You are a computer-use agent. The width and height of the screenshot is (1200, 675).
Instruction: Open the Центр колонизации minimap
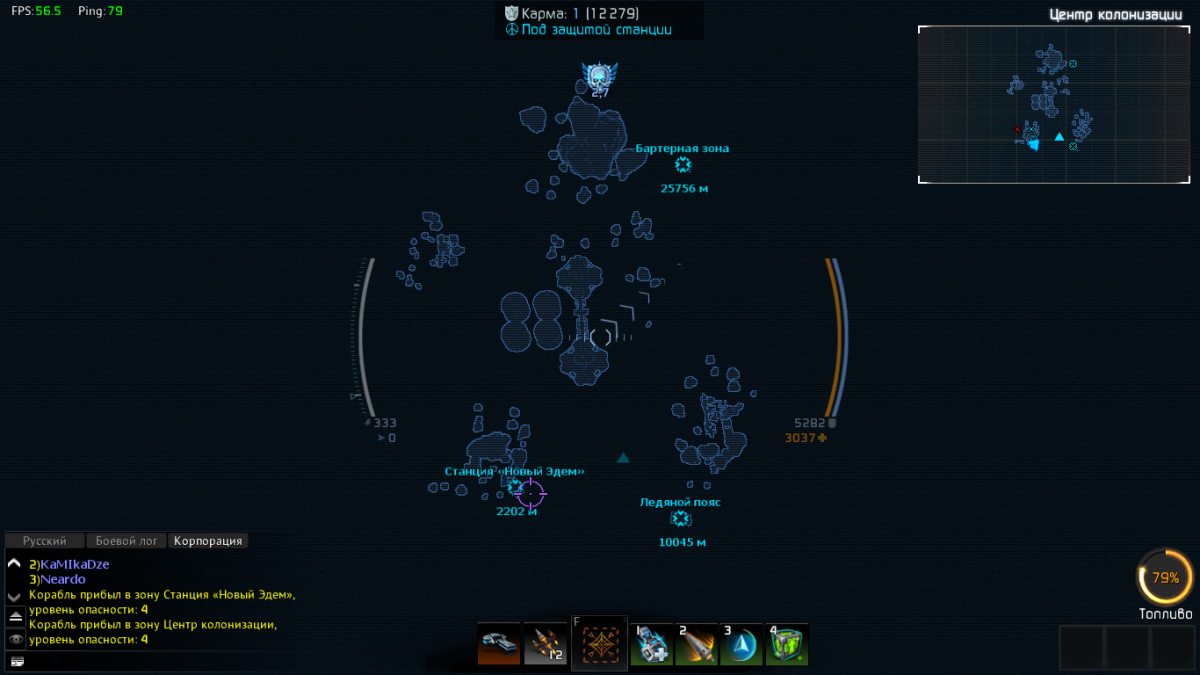pyautogui.click(x=1054, y=104)
